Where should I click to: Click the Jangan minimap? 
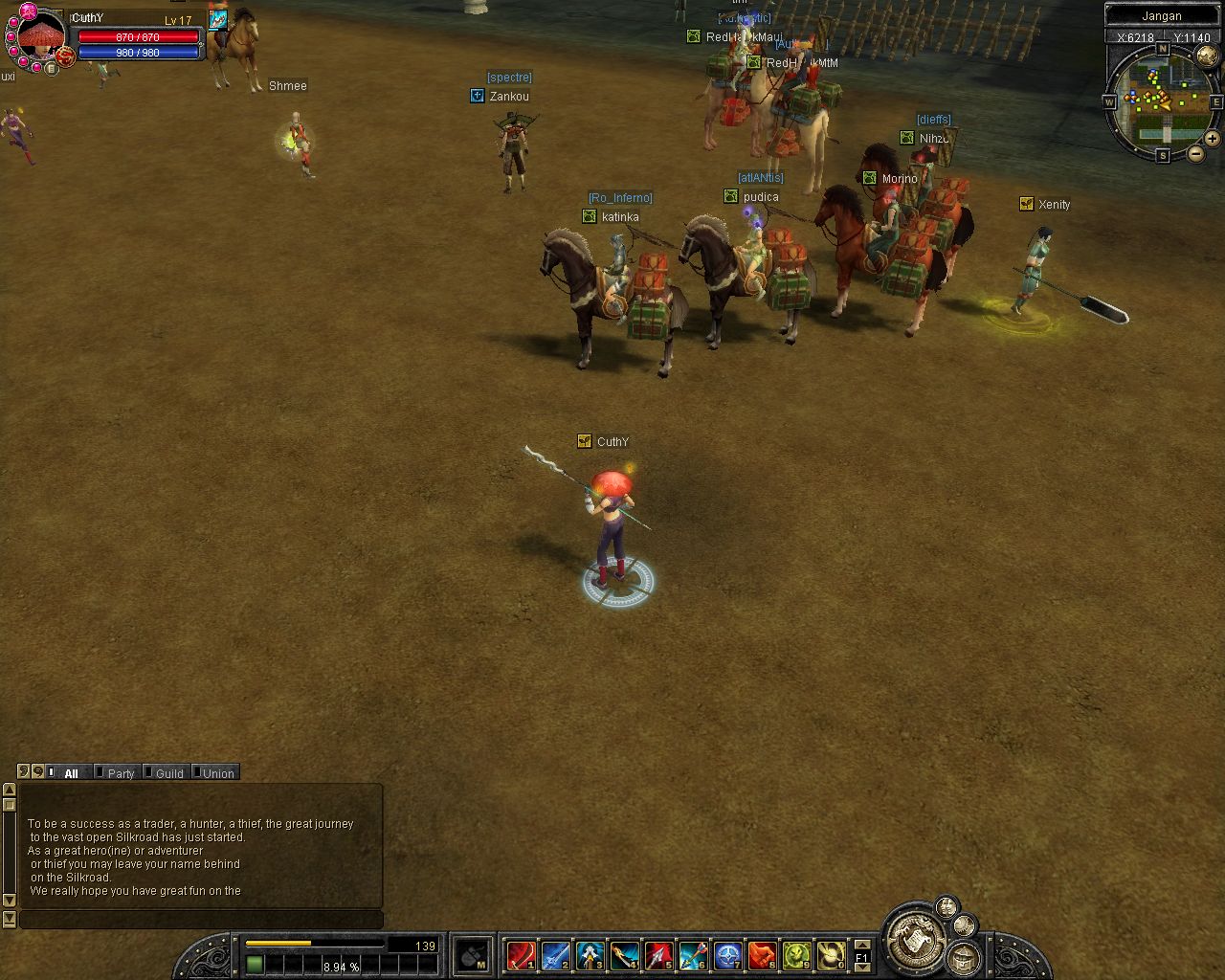[1162, 99]
